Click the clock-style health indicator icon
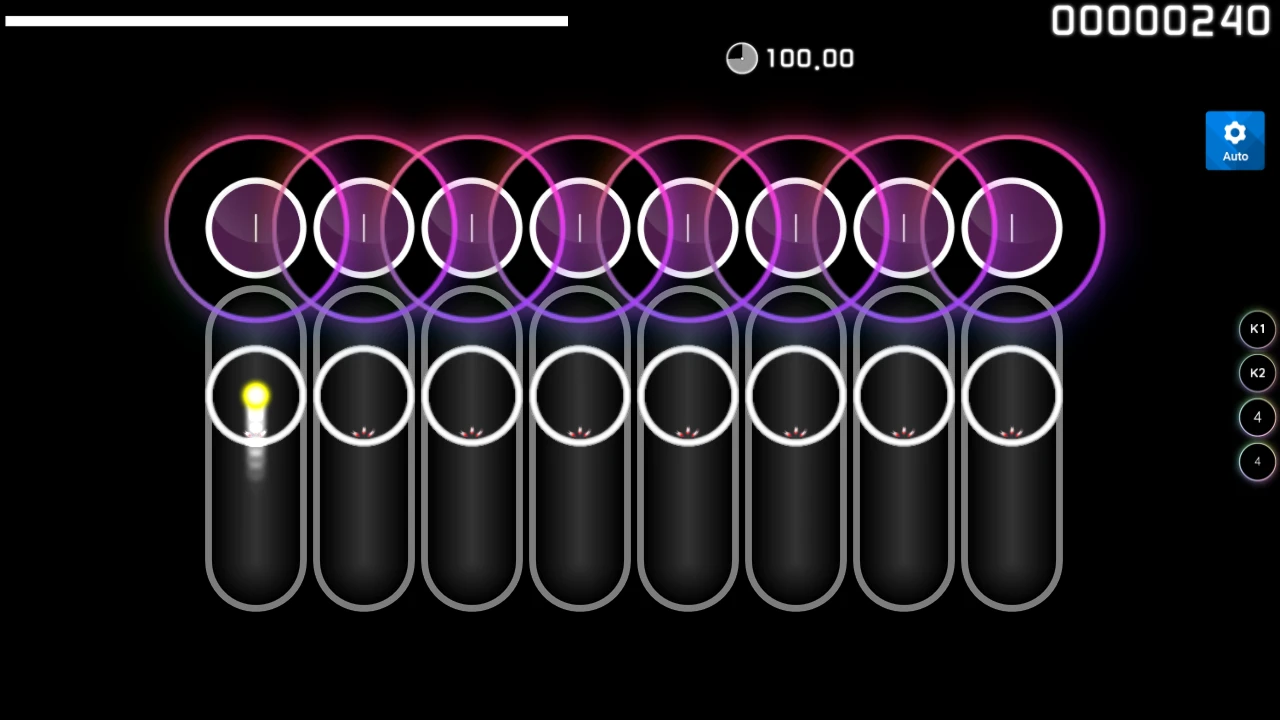Image resolution: width=1280 pixels, height=720 pixels. click(741, 58)
